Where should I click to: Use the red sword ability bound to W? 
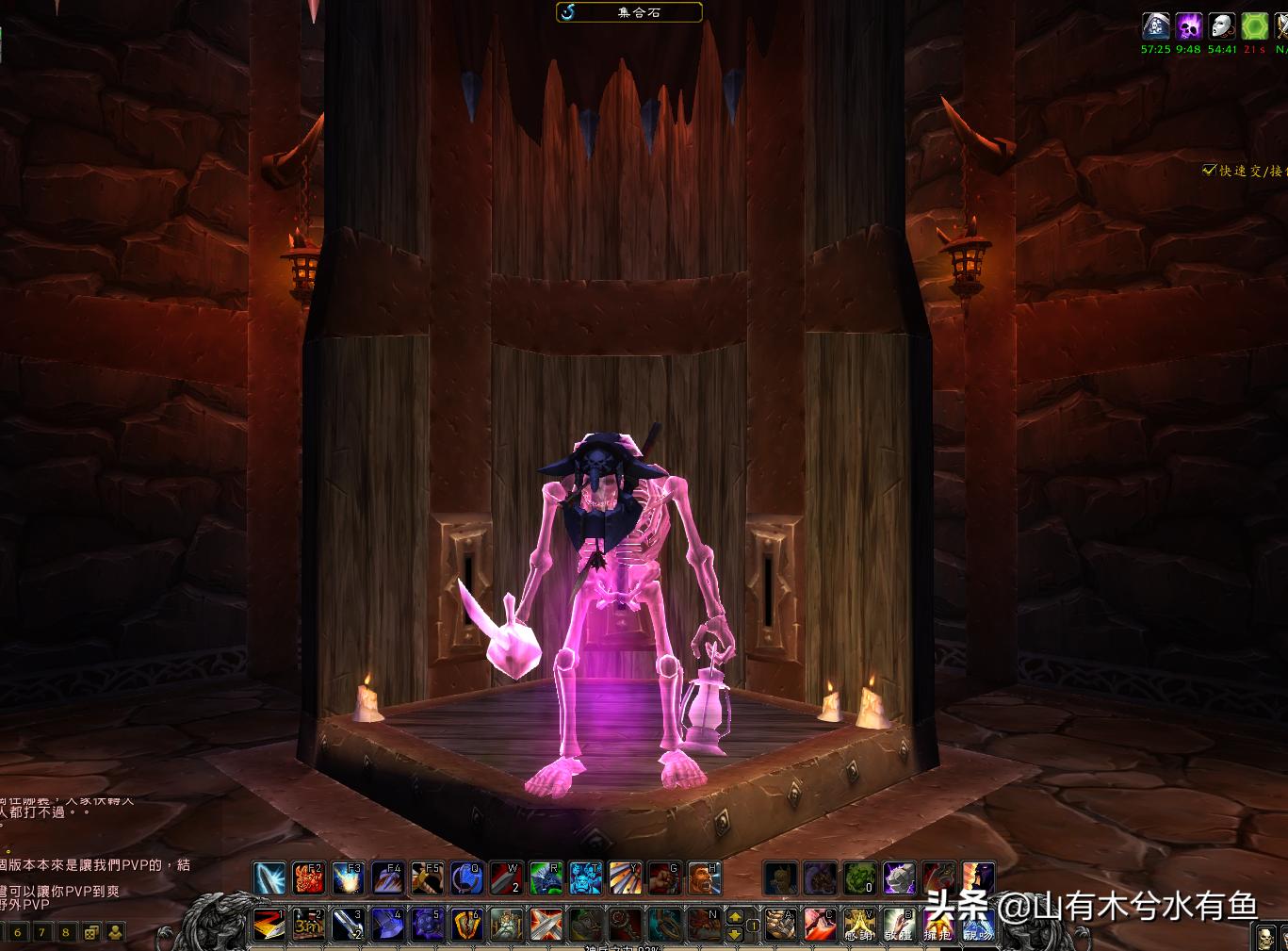508,877
